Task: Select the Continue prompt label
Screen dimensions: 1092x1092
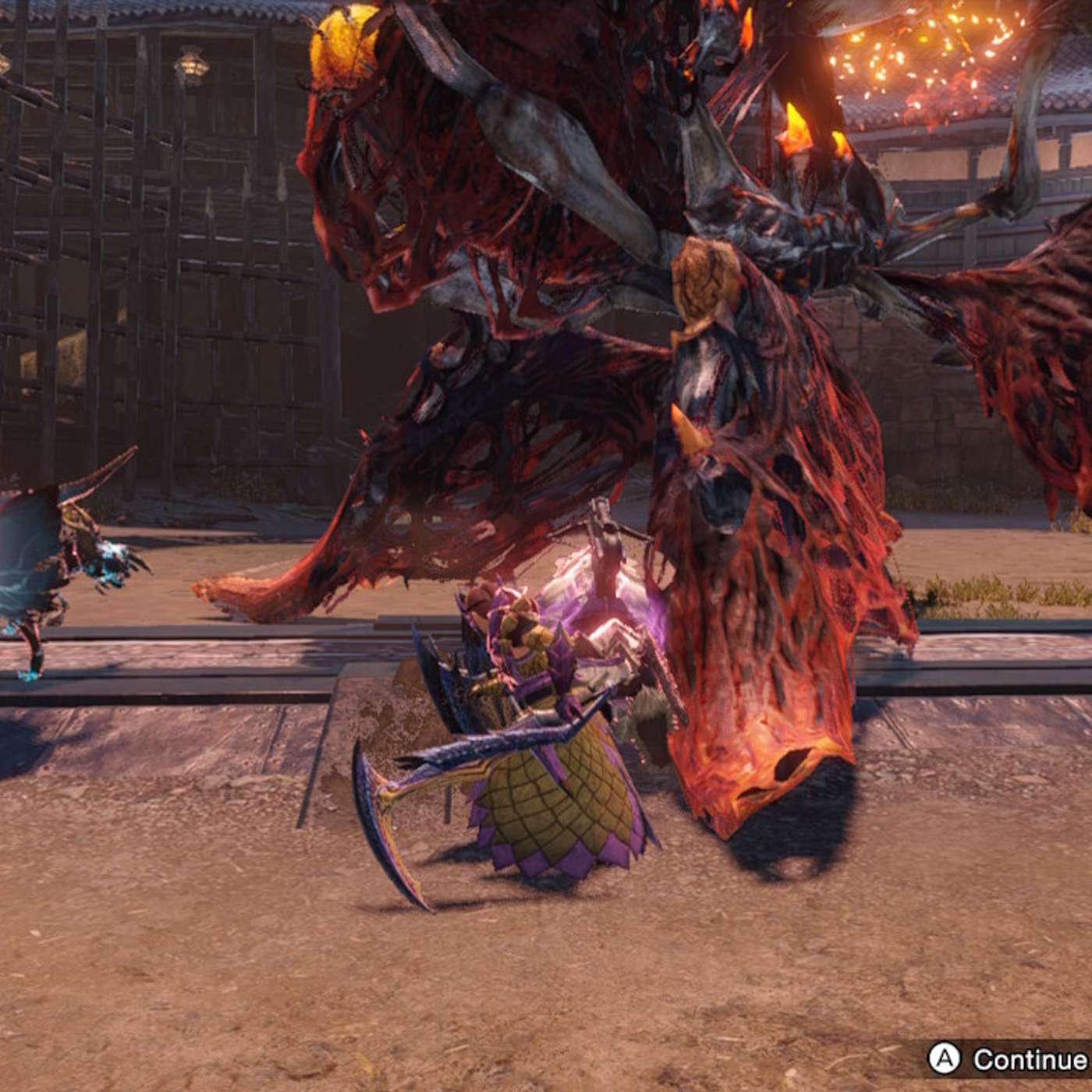Action: (x=1029, y=1059)
